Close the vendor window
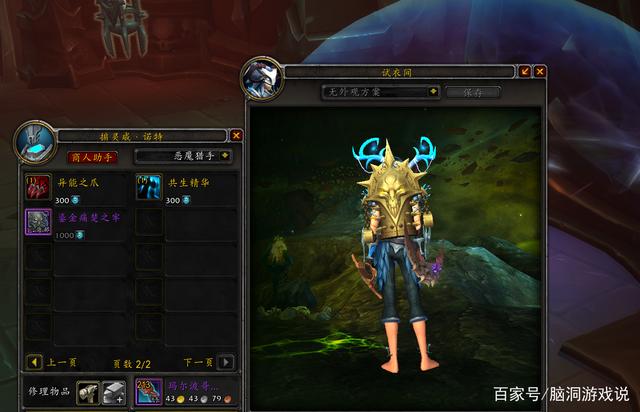 coord(236,135)
